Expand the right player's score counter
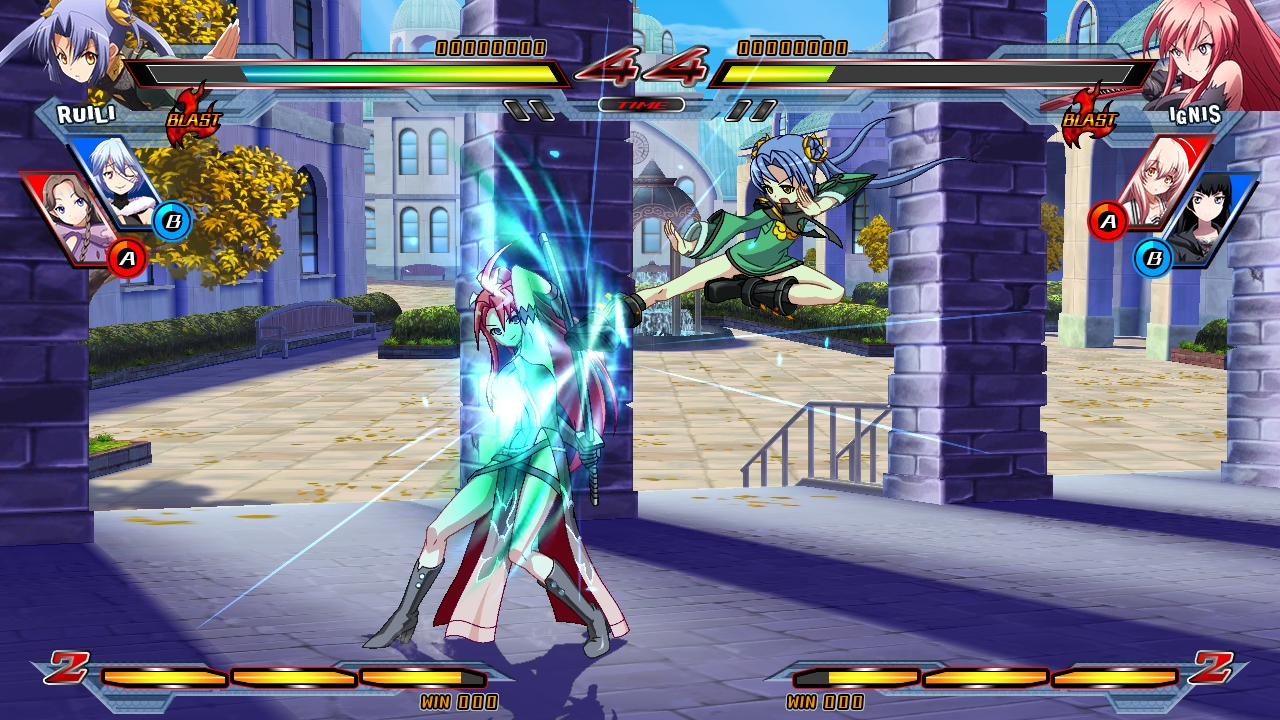Image resolution: width=1280 pixels, height=720 pixels. (790, 44)
